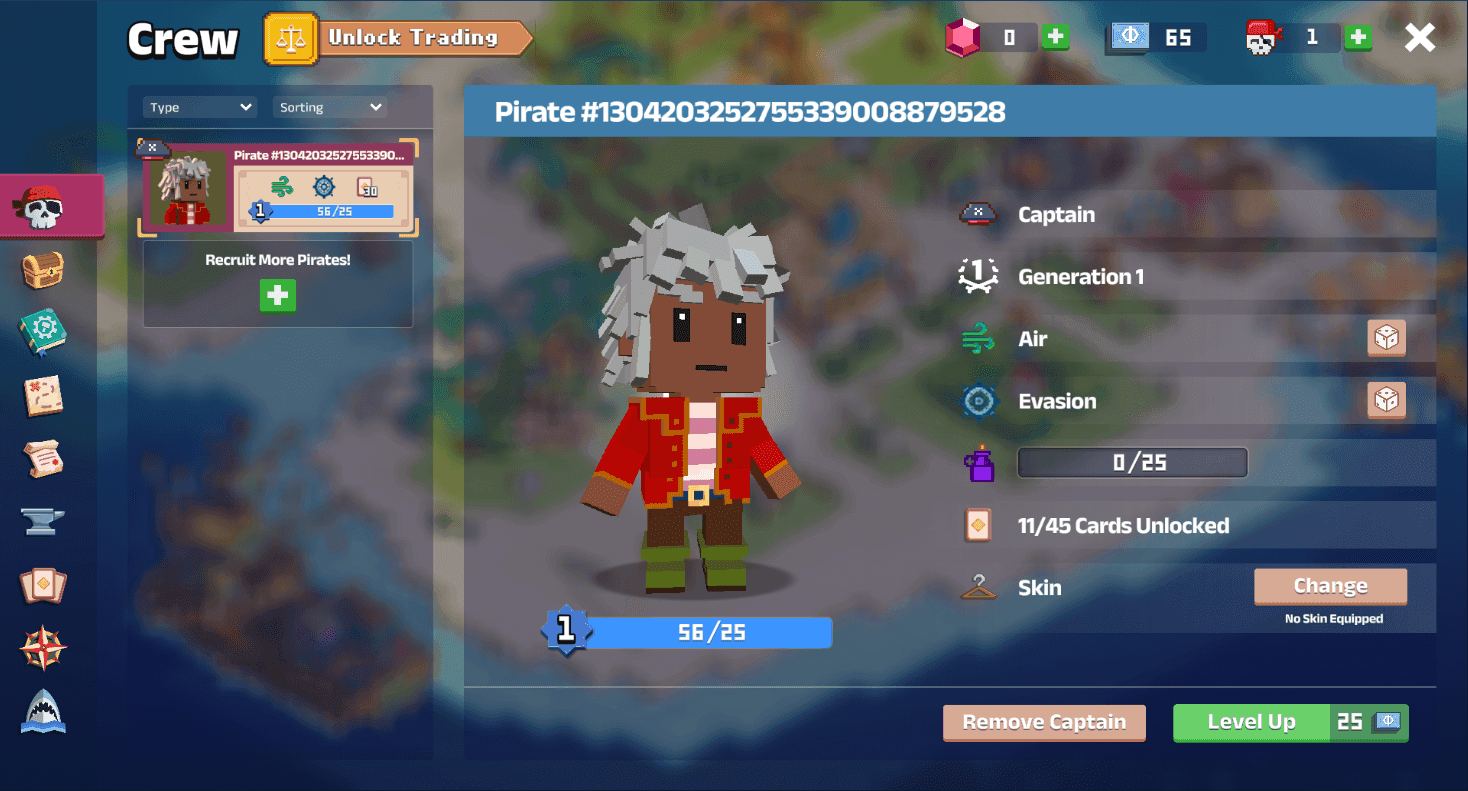Viewport: 1468px width, 791px height.
Task: Close the Crew screen
Action: coord(1419,38)
